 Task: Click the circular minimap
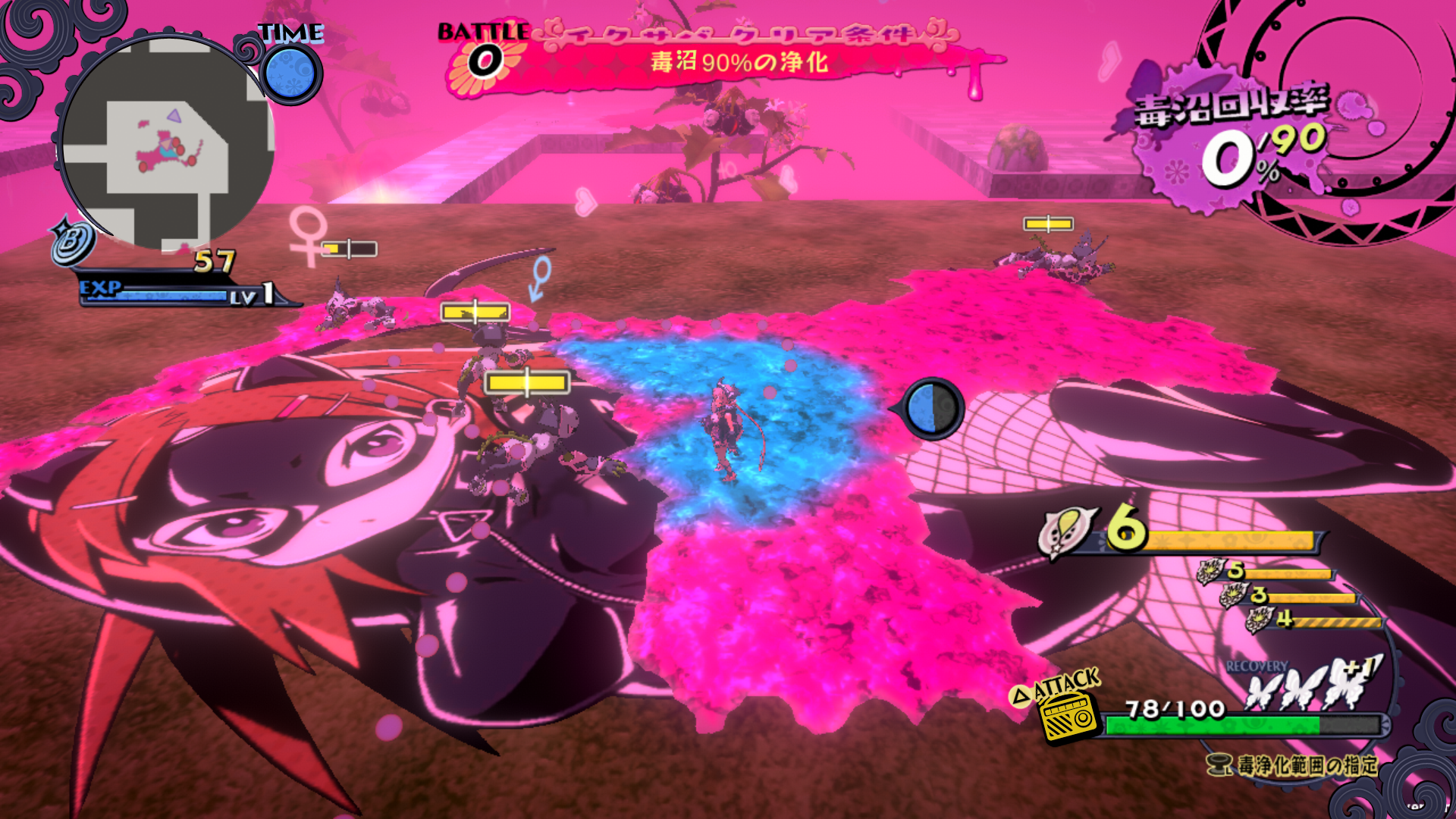pos(165,144)
